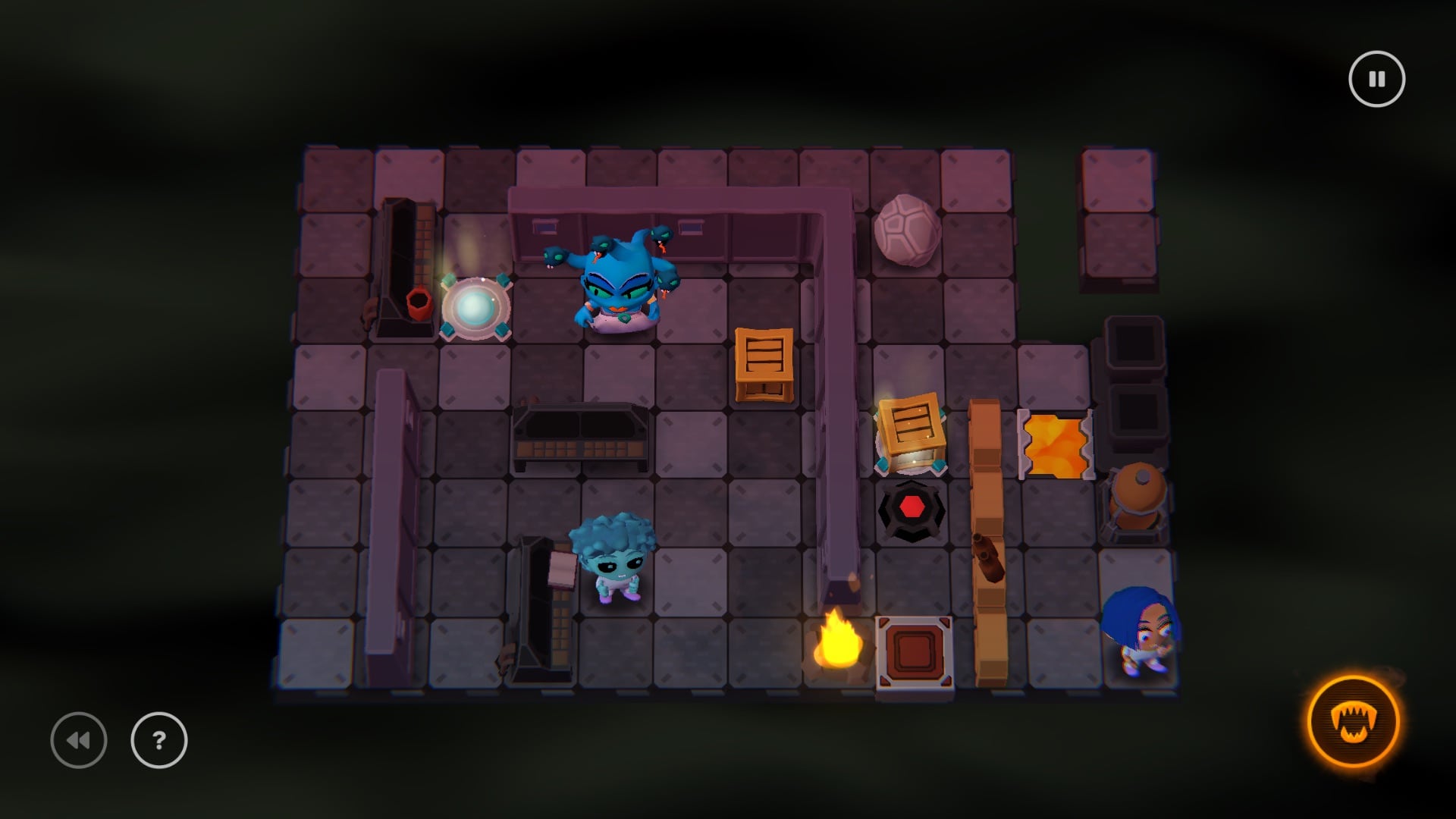The width and height of the screenshot is (1456, 819).
Task: Rewind the last move
Action: (79, 740)
